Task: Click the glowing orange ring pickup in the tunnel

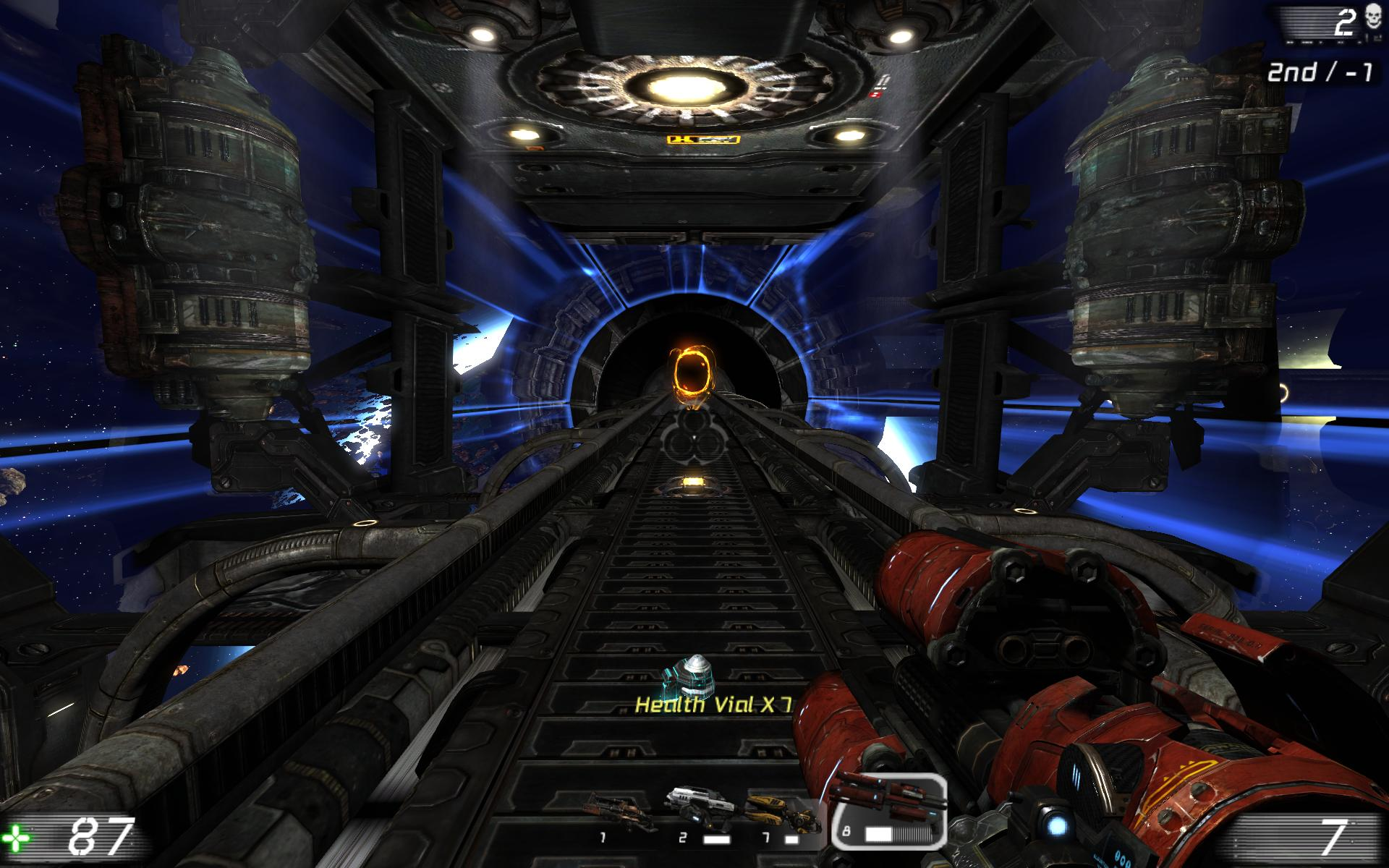Action: tap(692, 372)
